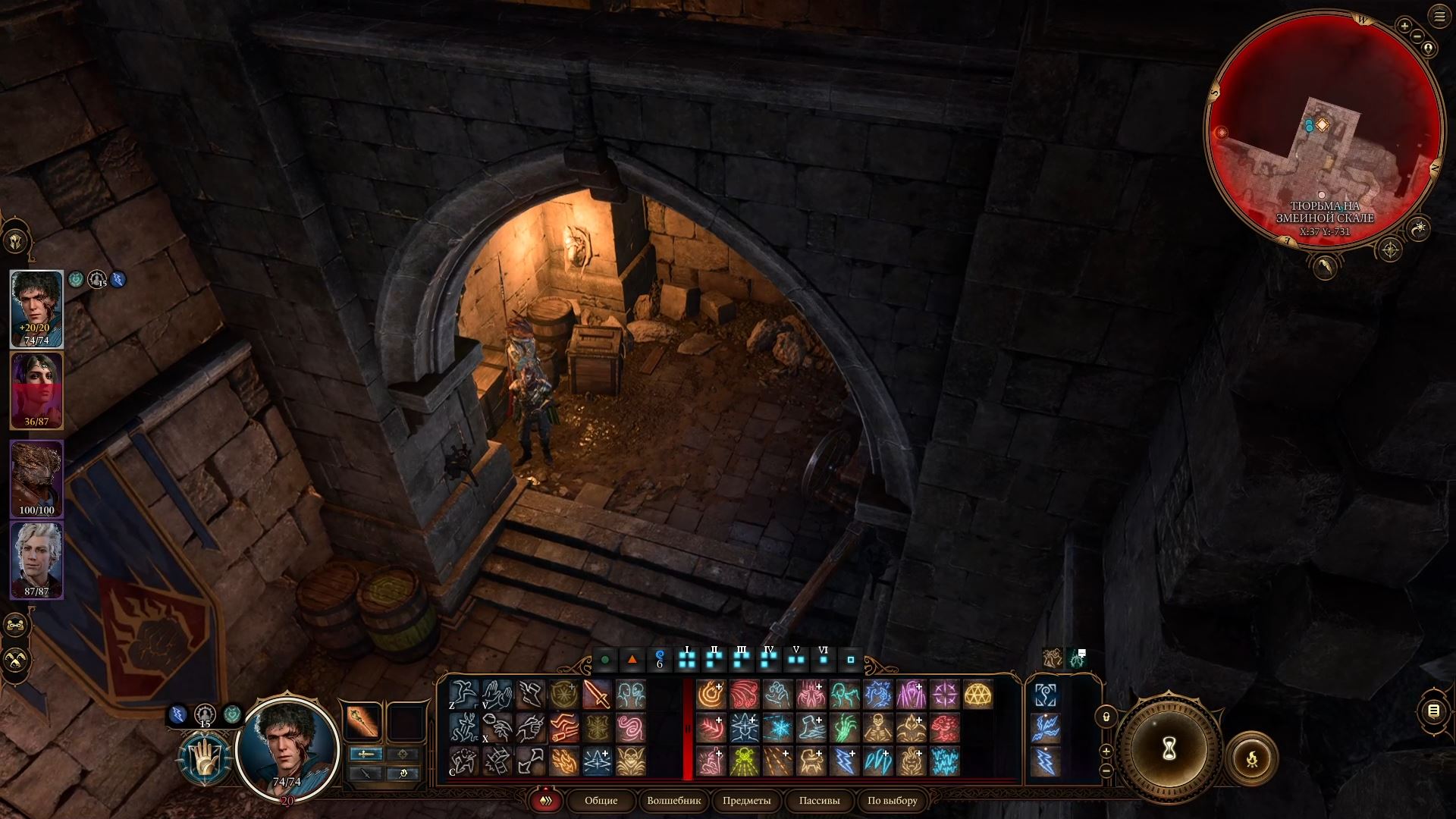Screen dimensions: 1456x819
Task: Select the Предметы hotbar tab
Action: pos(746,801)
